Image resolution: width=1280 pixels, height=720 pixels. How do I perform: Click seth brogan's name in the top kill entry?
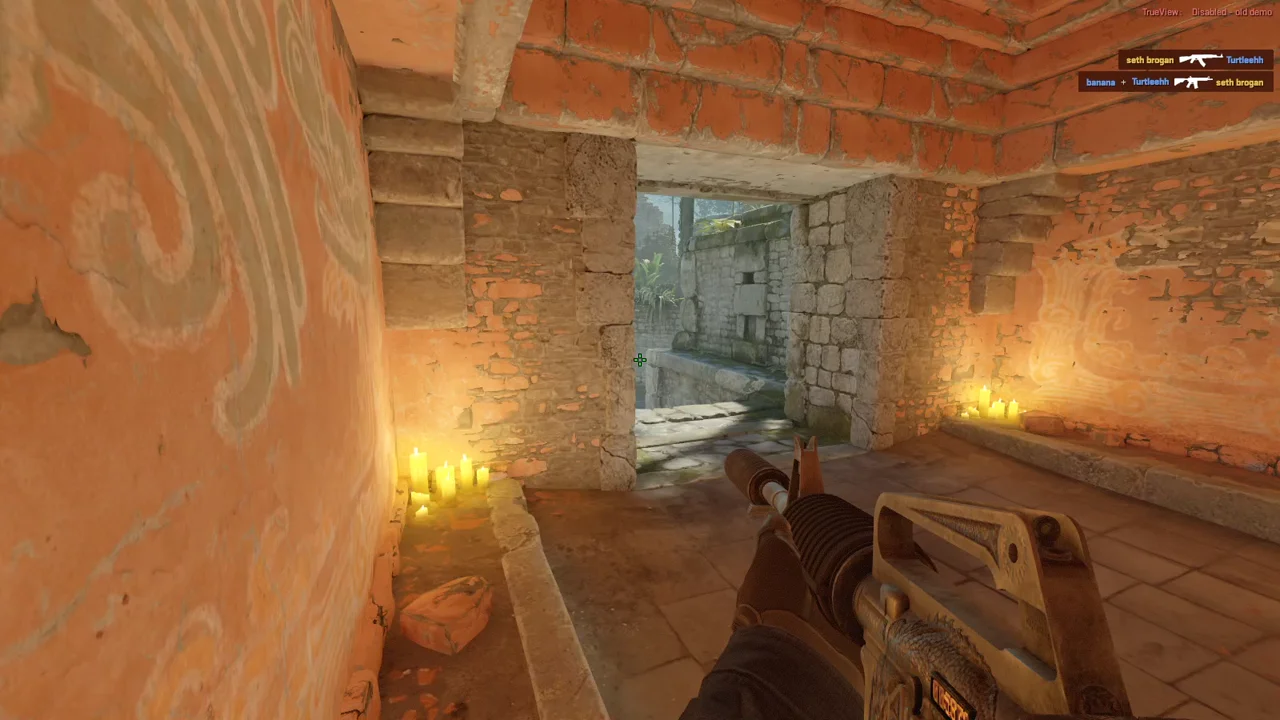point(1148,60)
